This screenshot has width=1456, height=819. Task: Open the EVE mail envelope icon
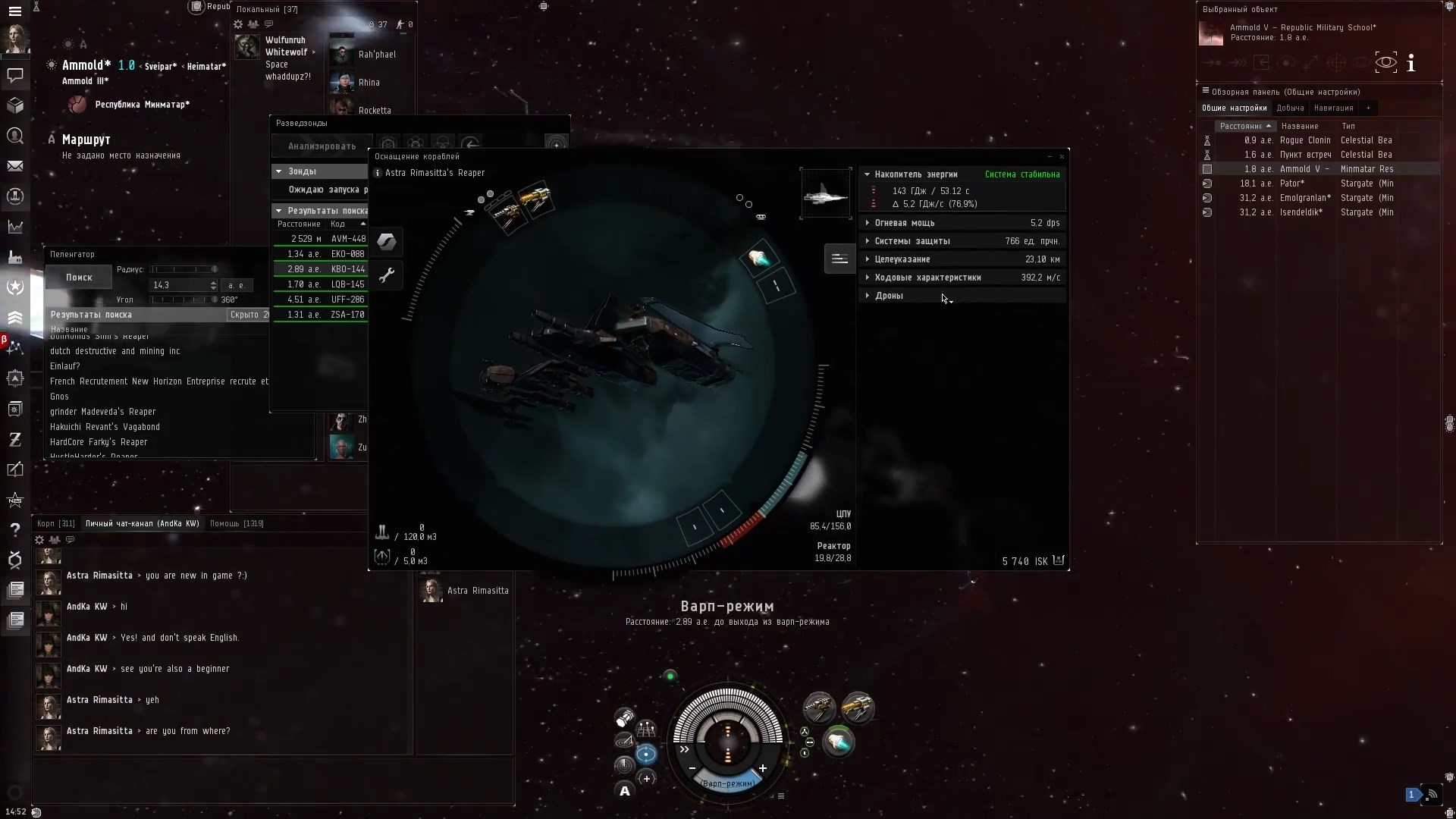tap(15, 166)
